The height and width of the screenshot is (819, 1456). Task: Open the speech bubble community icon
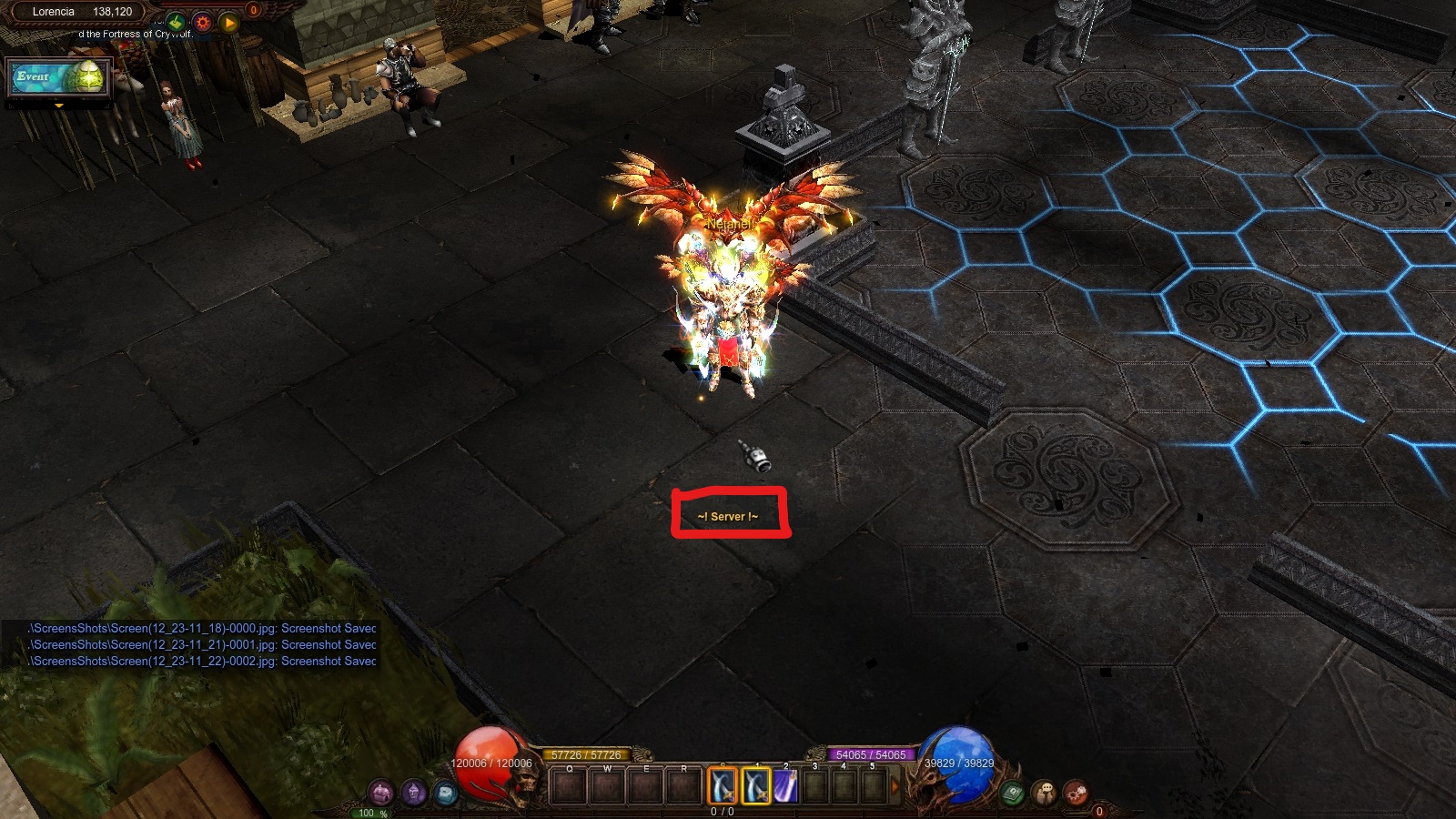1044,793
